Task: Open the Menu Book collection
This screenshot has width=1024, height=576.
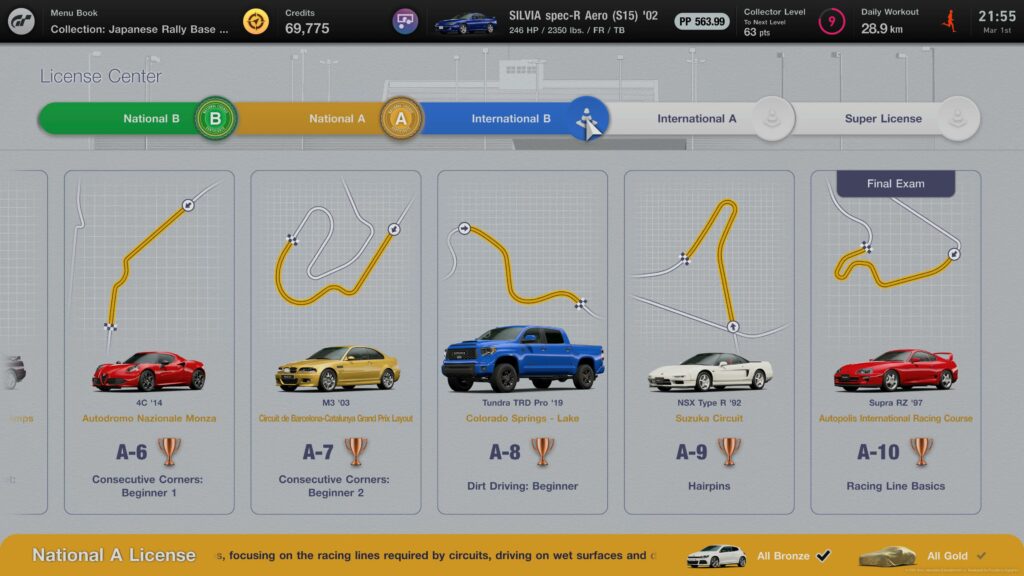Action: click(x=140, y=21)
